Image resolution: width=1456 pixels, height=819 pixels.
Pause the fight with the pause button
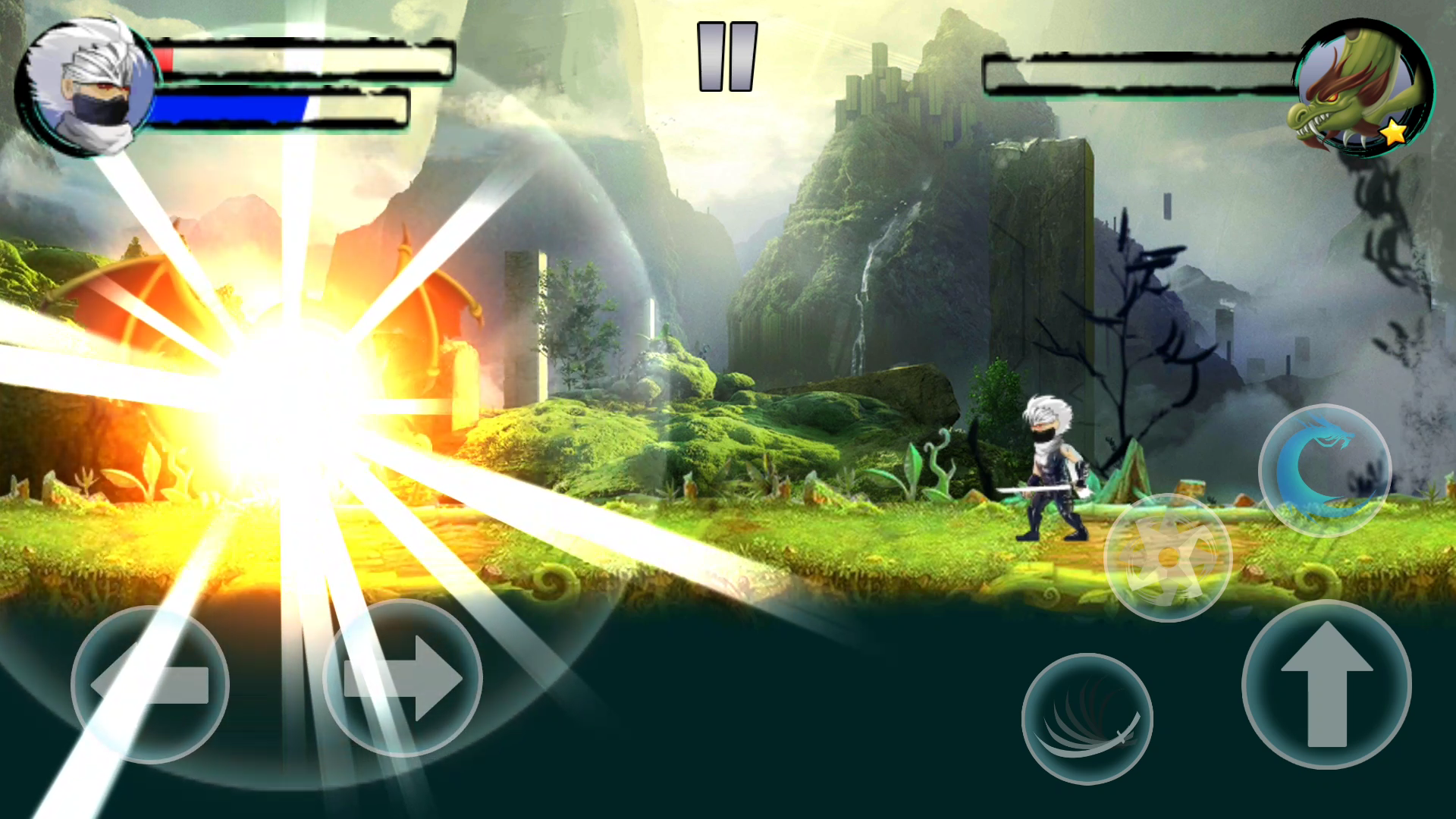pyautogui.click(x=726, y=57)
